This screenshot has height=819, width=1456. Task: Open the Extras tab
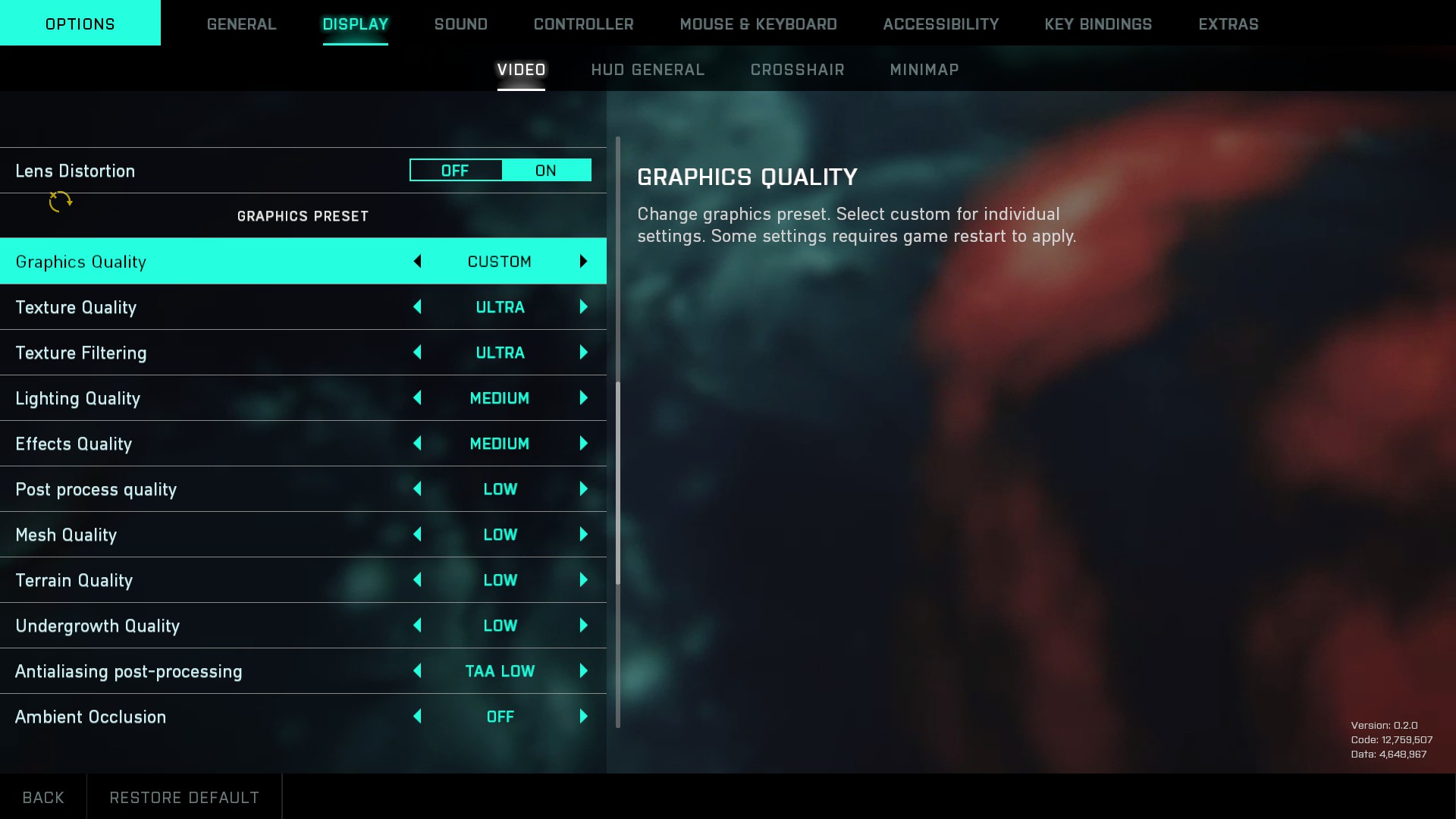click(1228, 24)
